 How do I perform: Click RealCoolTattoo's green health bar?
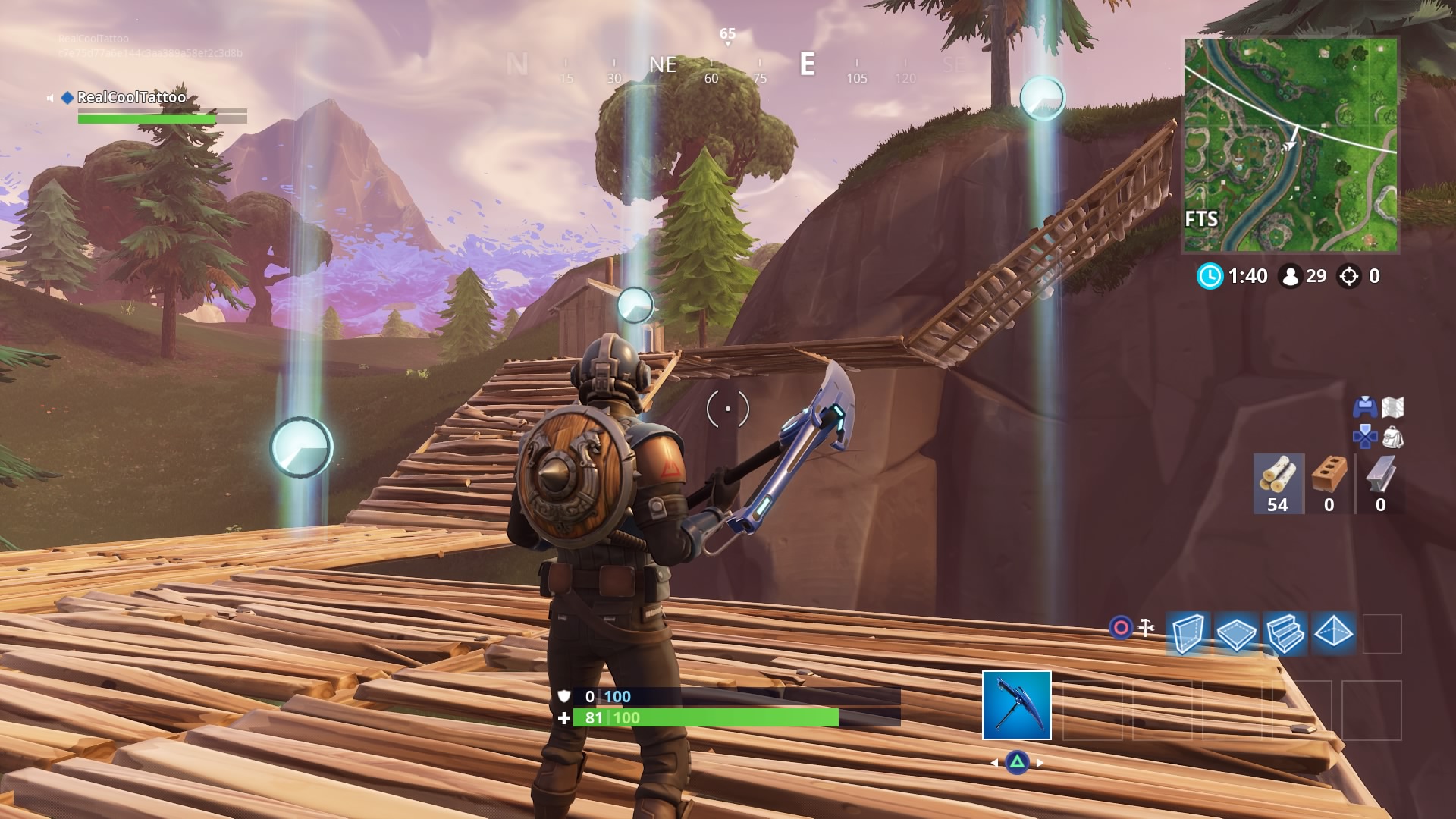148,118
